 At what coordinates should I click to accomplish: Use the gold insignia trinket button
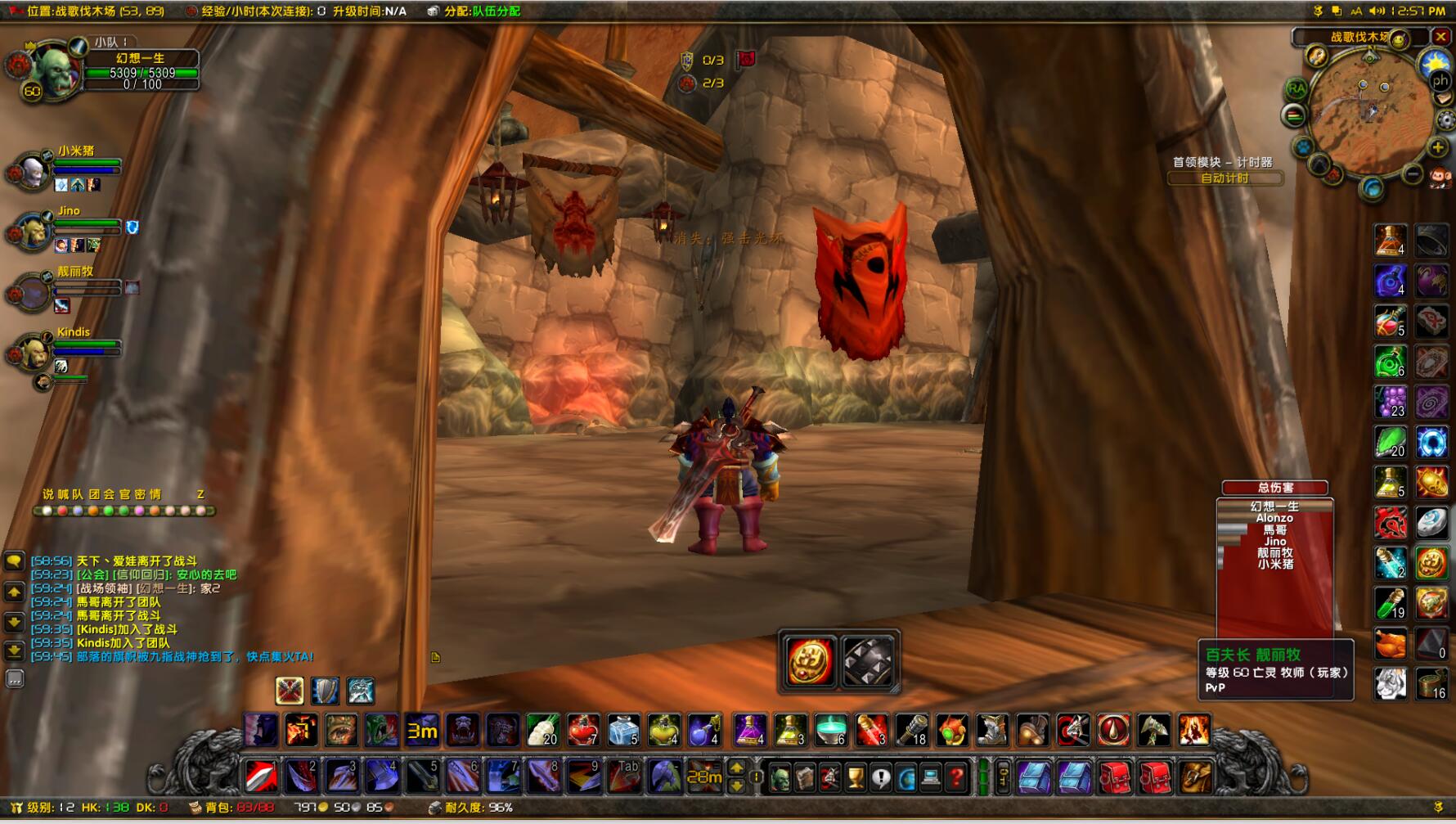809,662
